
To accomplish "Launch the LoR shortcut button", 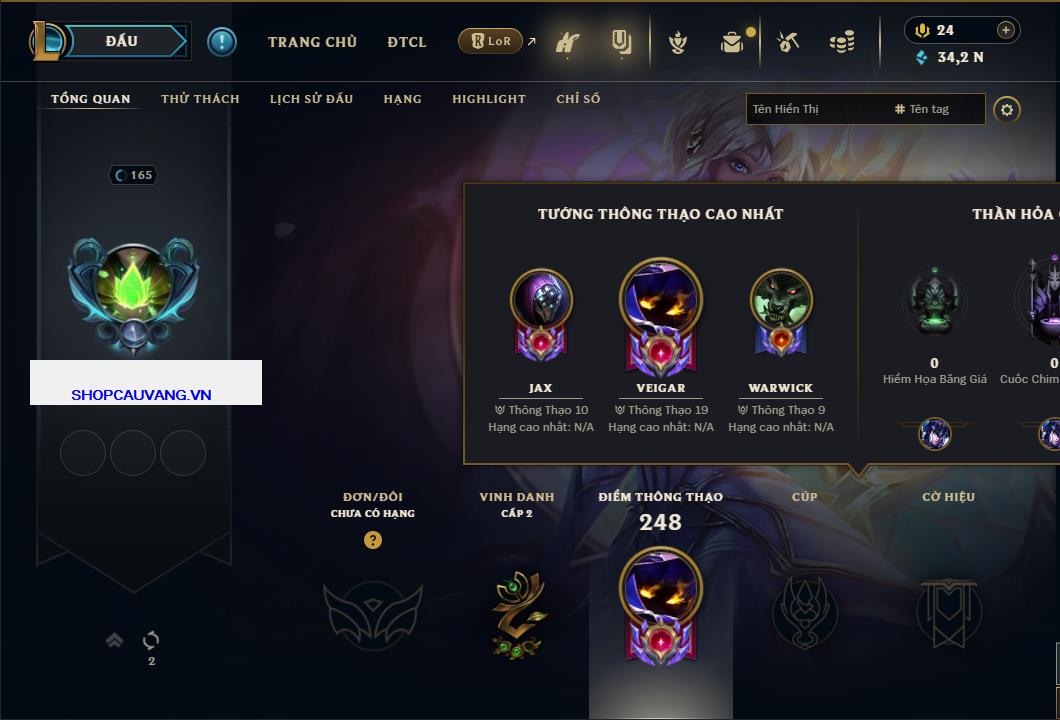I will (490, 41).
